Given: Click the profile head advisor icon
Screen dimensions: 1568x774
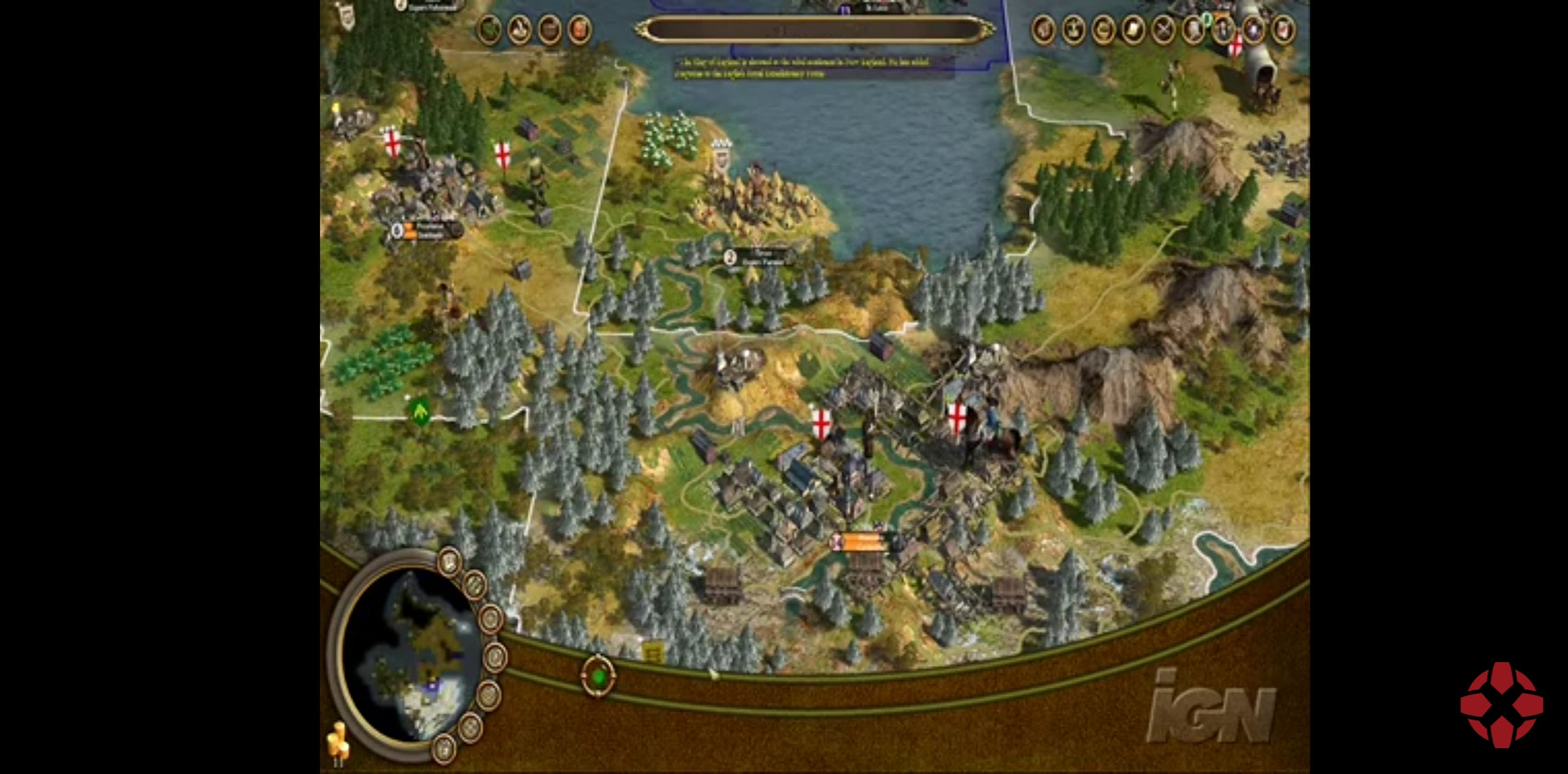Looking at the screenshot, I should click(1043, 30).
